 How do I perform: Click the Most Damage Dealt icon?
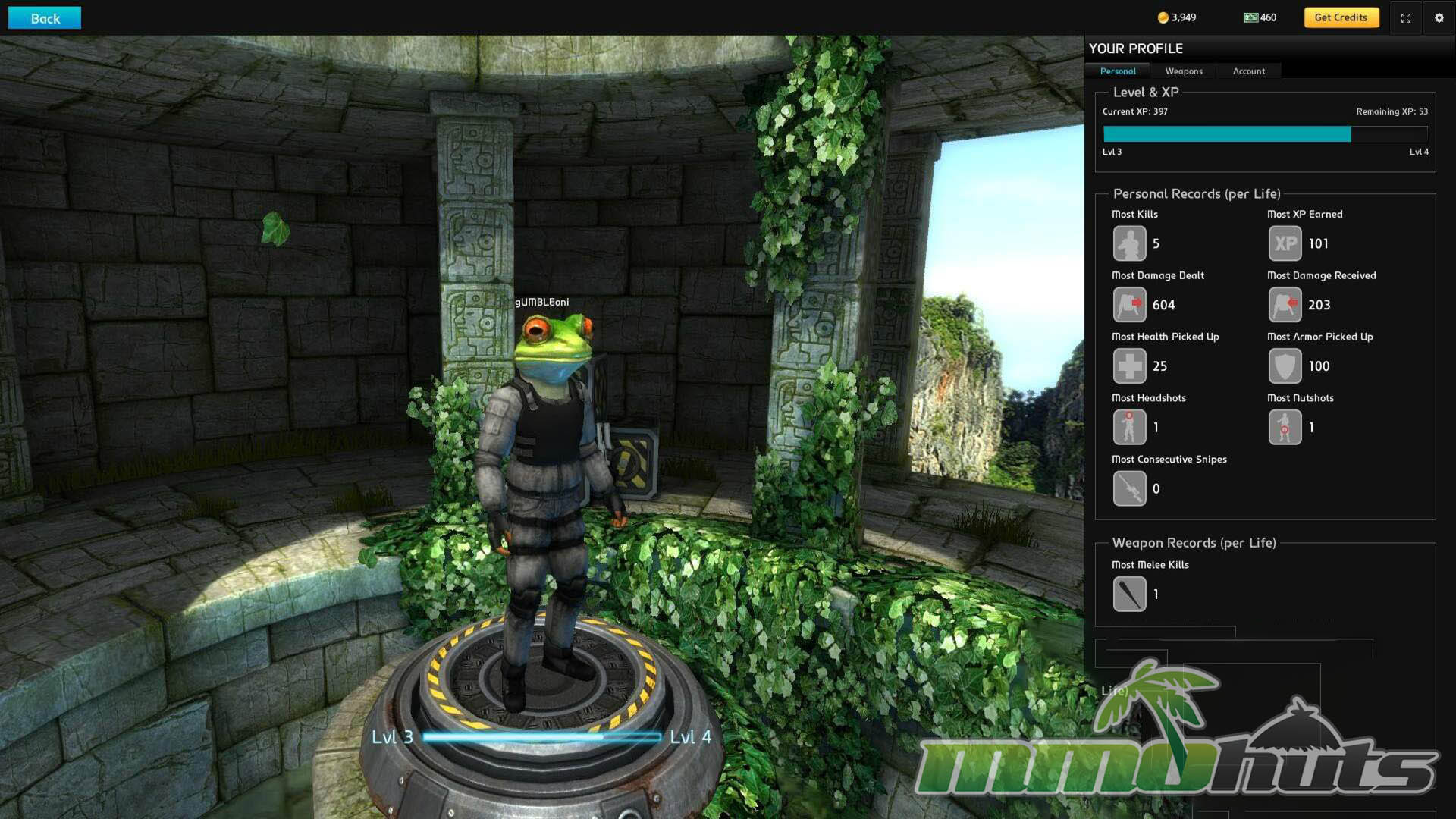(1129, 305)
